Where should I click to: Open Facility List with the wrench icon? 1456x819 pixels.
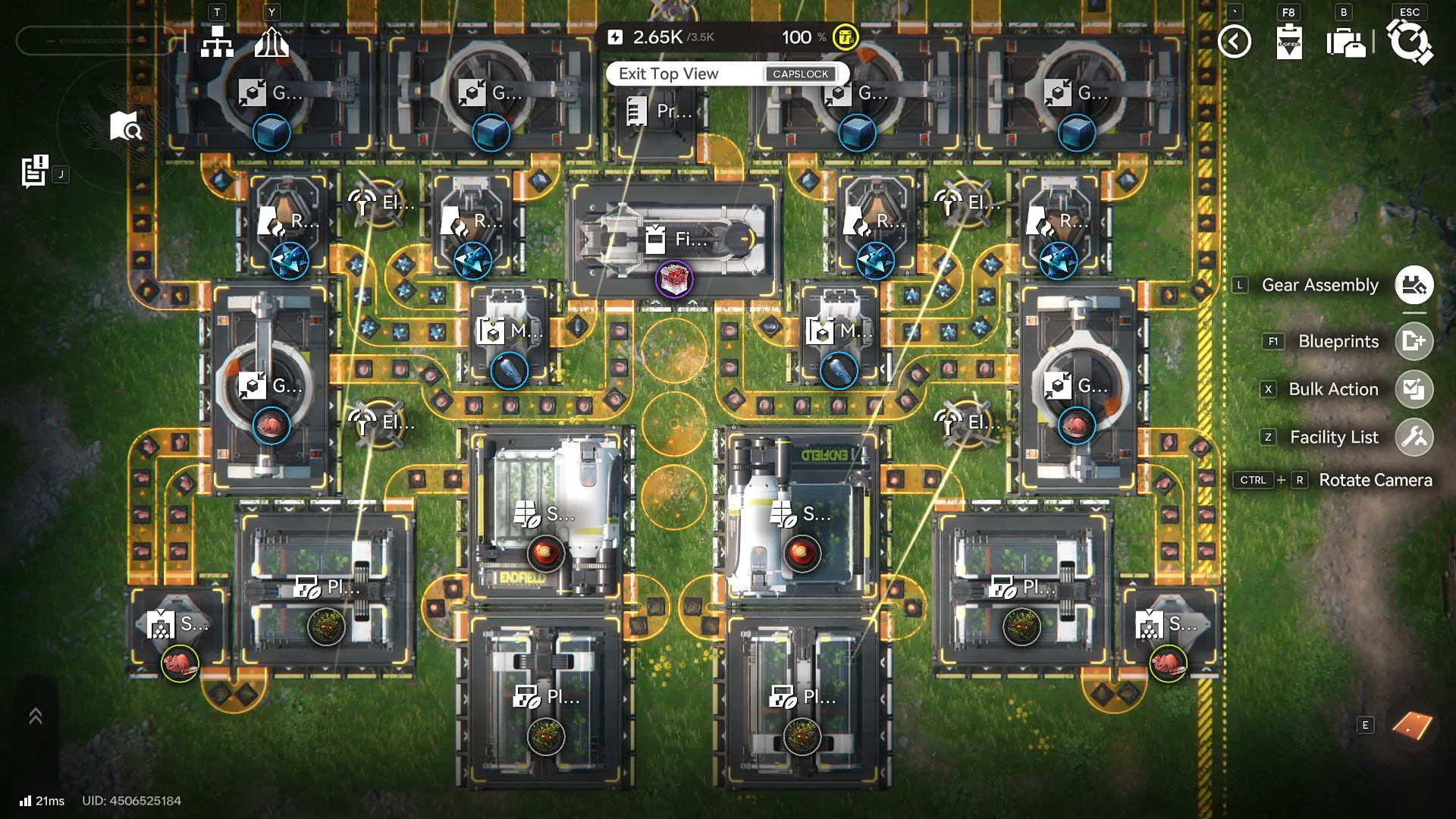tap(1414, 437)
